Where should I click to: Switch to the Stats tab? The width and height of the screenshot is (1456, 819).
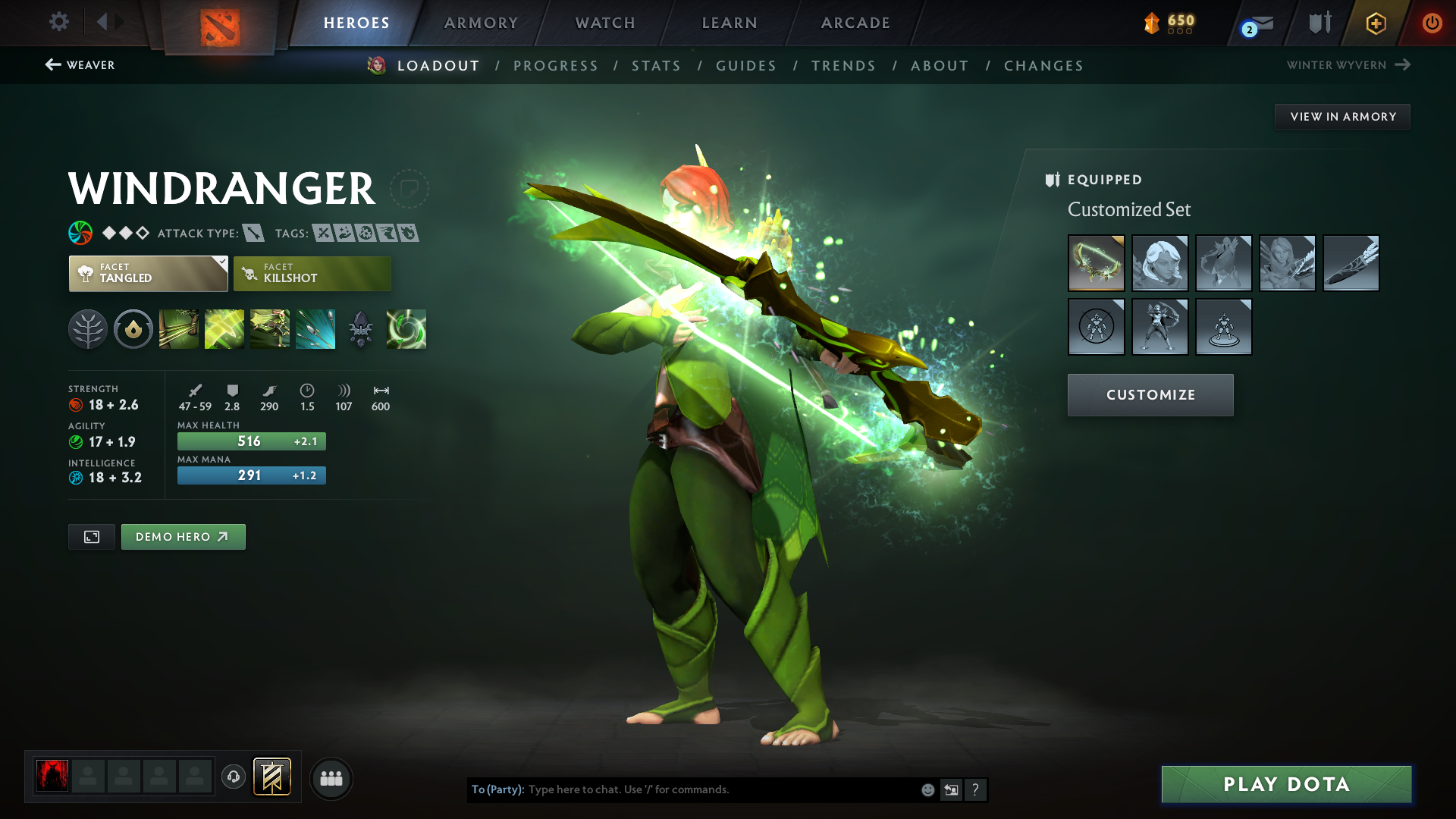click(x=656, y=66)
